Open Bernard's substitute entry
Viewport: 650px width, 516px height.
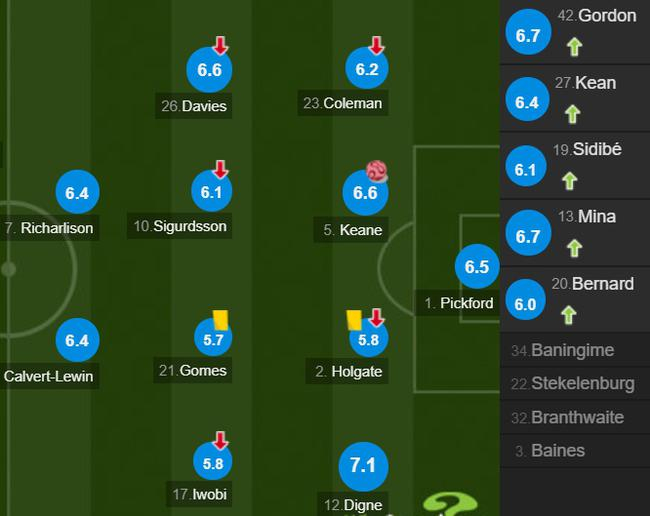pyautogui.click(x=575, y=298)
